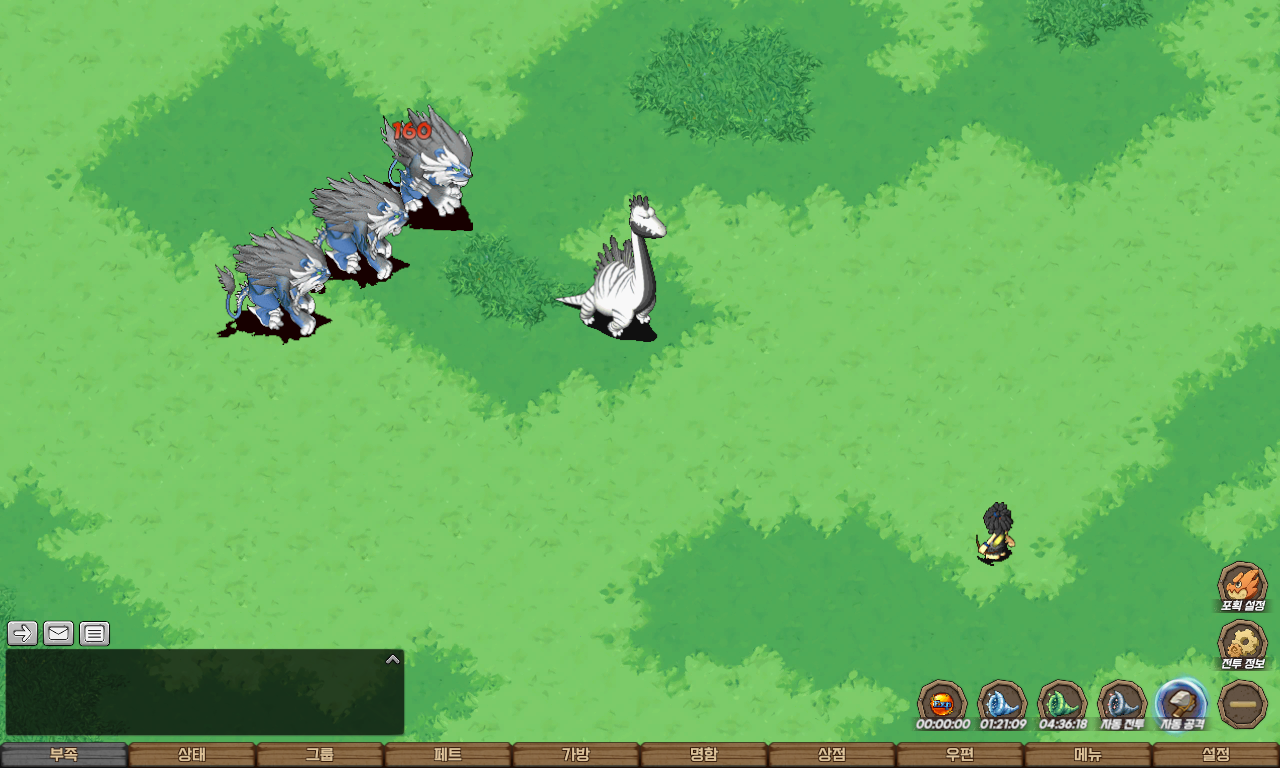Open the 부족 (tribe) menu
This screenshot has width=1280, height=768.
[x=64, y=755]
